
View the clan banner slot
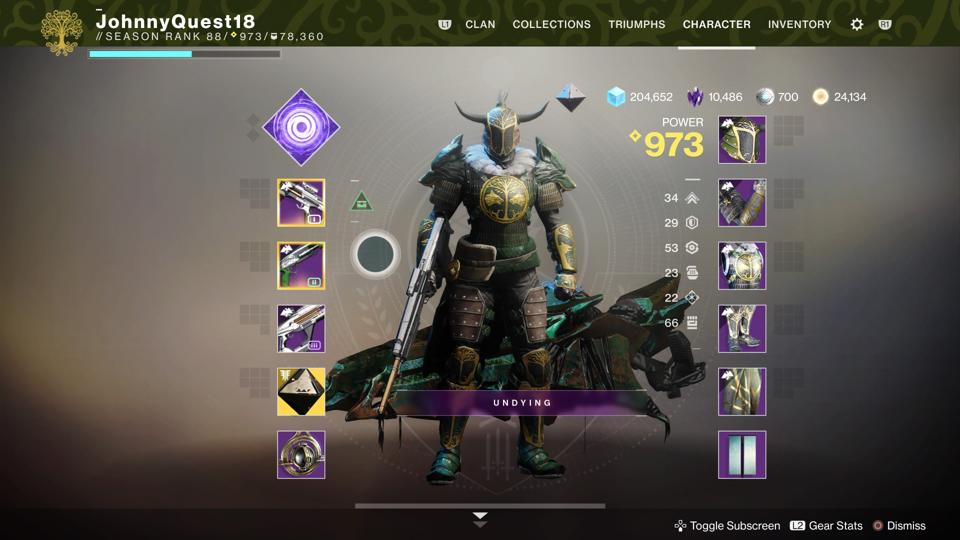pos(742,455)
